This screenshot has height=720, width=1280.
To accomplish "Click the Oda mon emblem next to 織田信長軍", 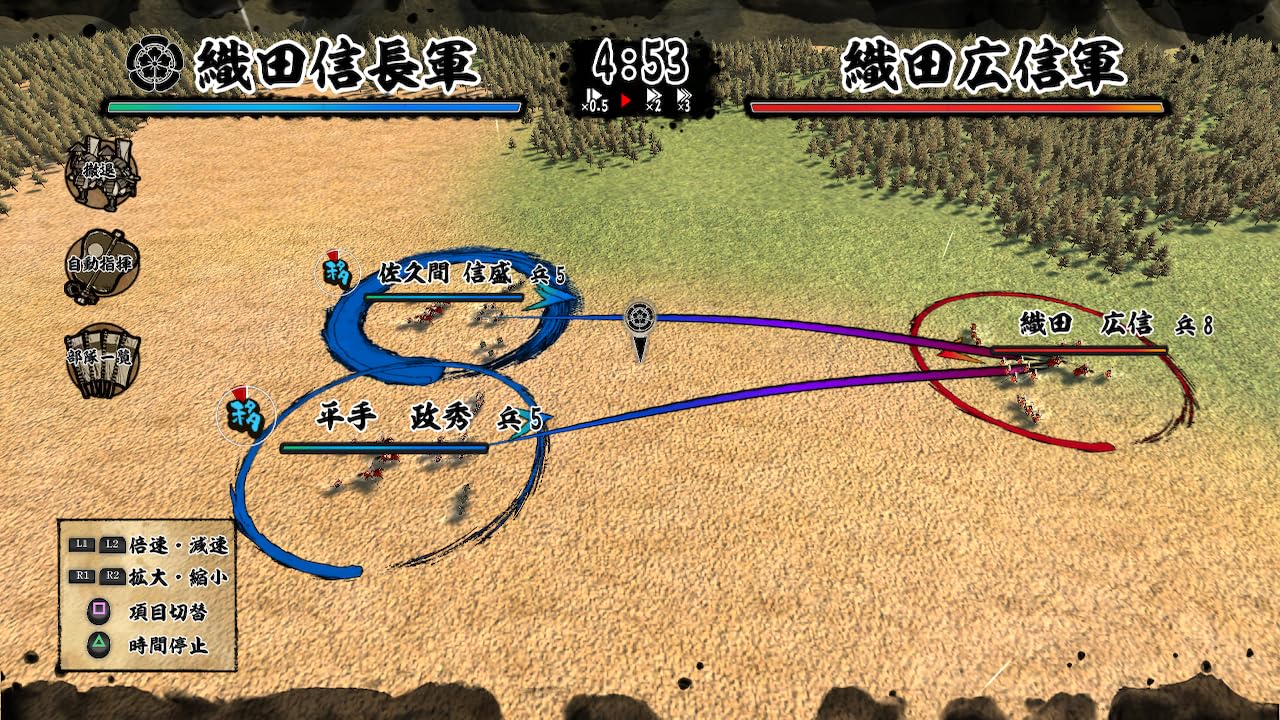I will pyautogui.click(x=156, y=61).
